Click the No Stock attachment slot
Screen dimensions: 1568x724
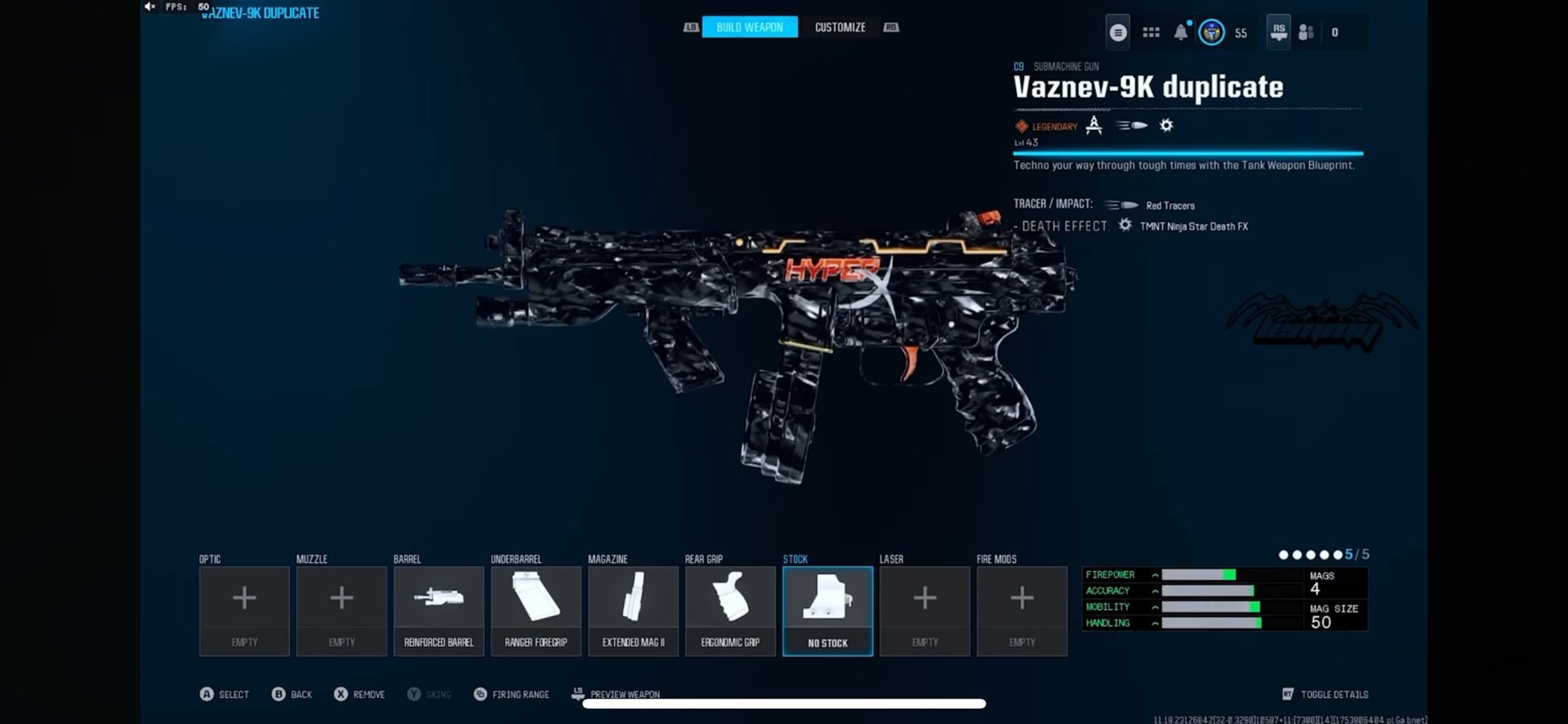[x=827, y=610]
